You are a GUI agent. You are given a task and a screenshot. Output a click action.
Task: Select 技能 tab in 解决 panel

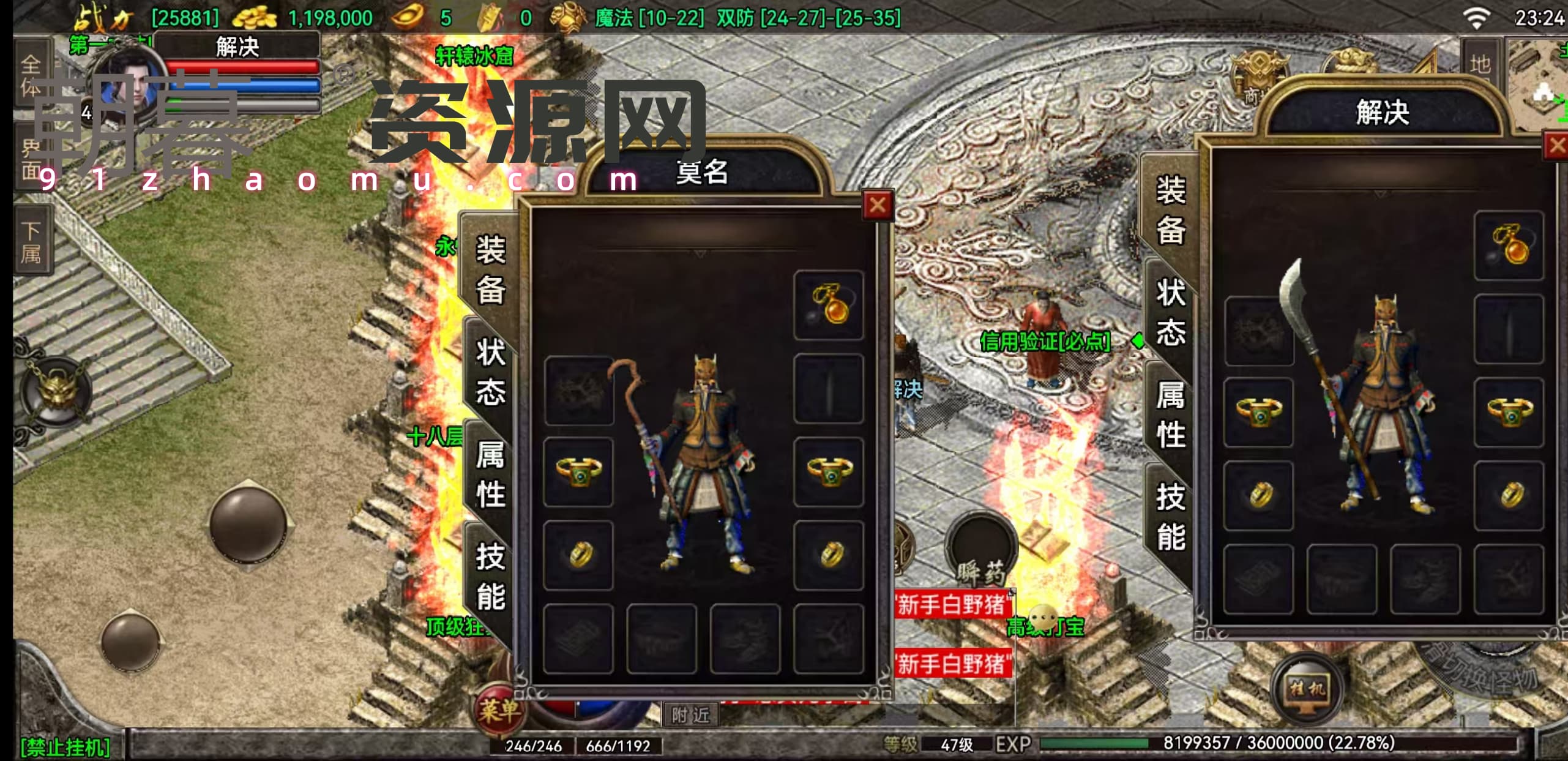(1170, 516)
